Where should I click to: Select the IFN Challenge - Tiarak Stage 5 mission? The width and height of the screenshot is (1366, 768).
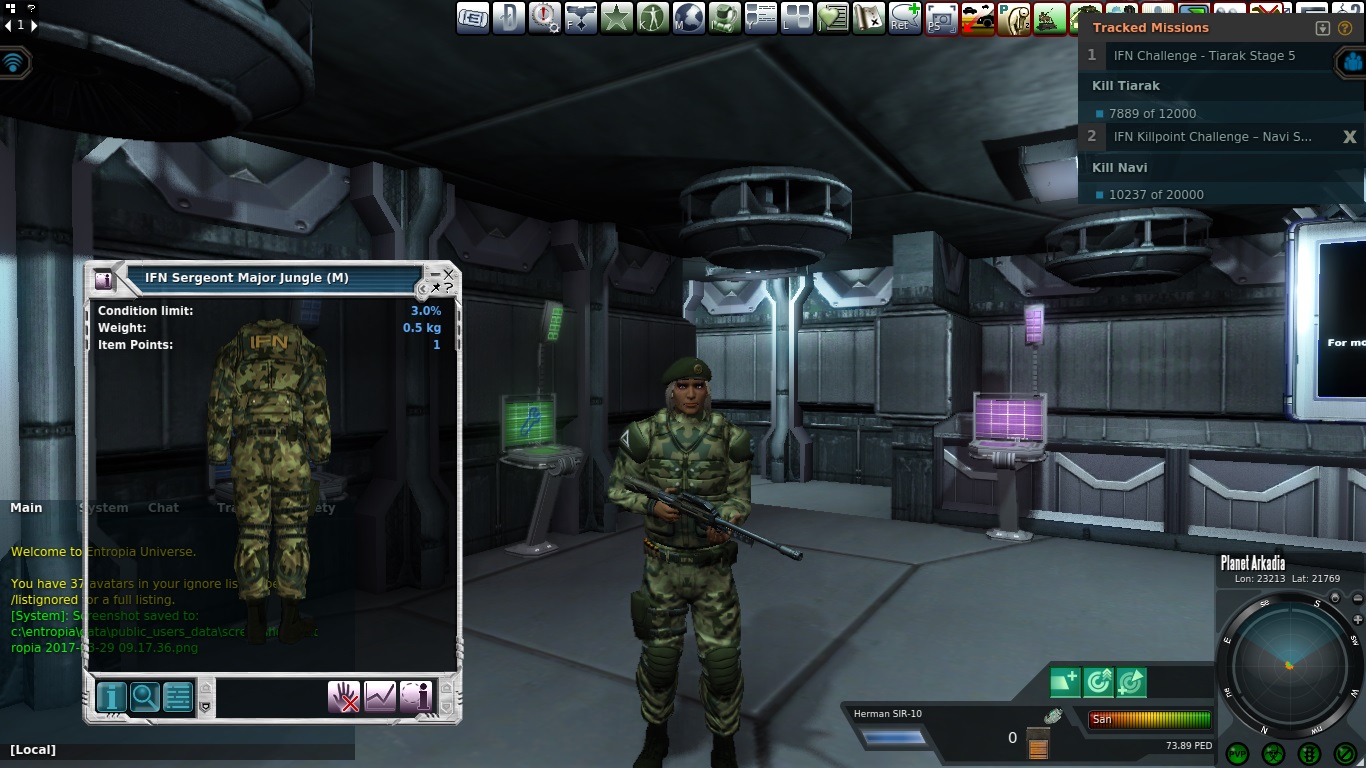pos(1204,56)
